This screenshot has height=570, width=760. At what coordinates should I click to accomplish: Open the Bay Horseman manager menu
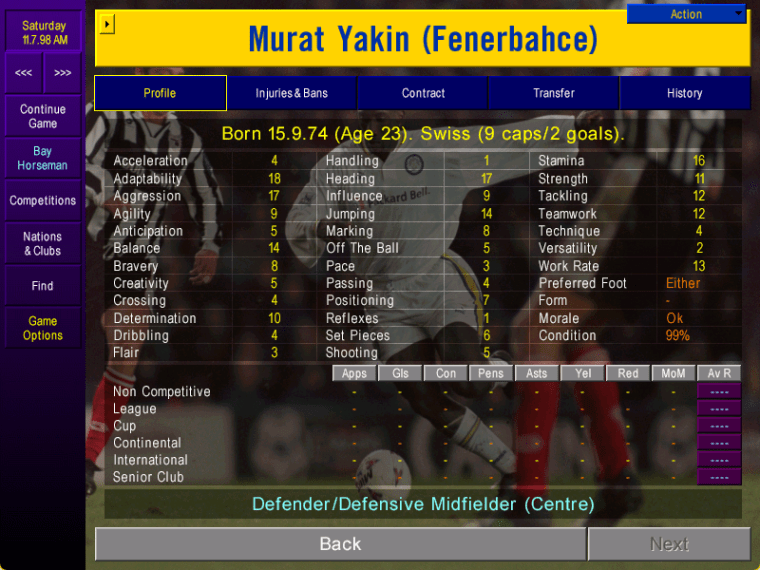click(43, 158)
